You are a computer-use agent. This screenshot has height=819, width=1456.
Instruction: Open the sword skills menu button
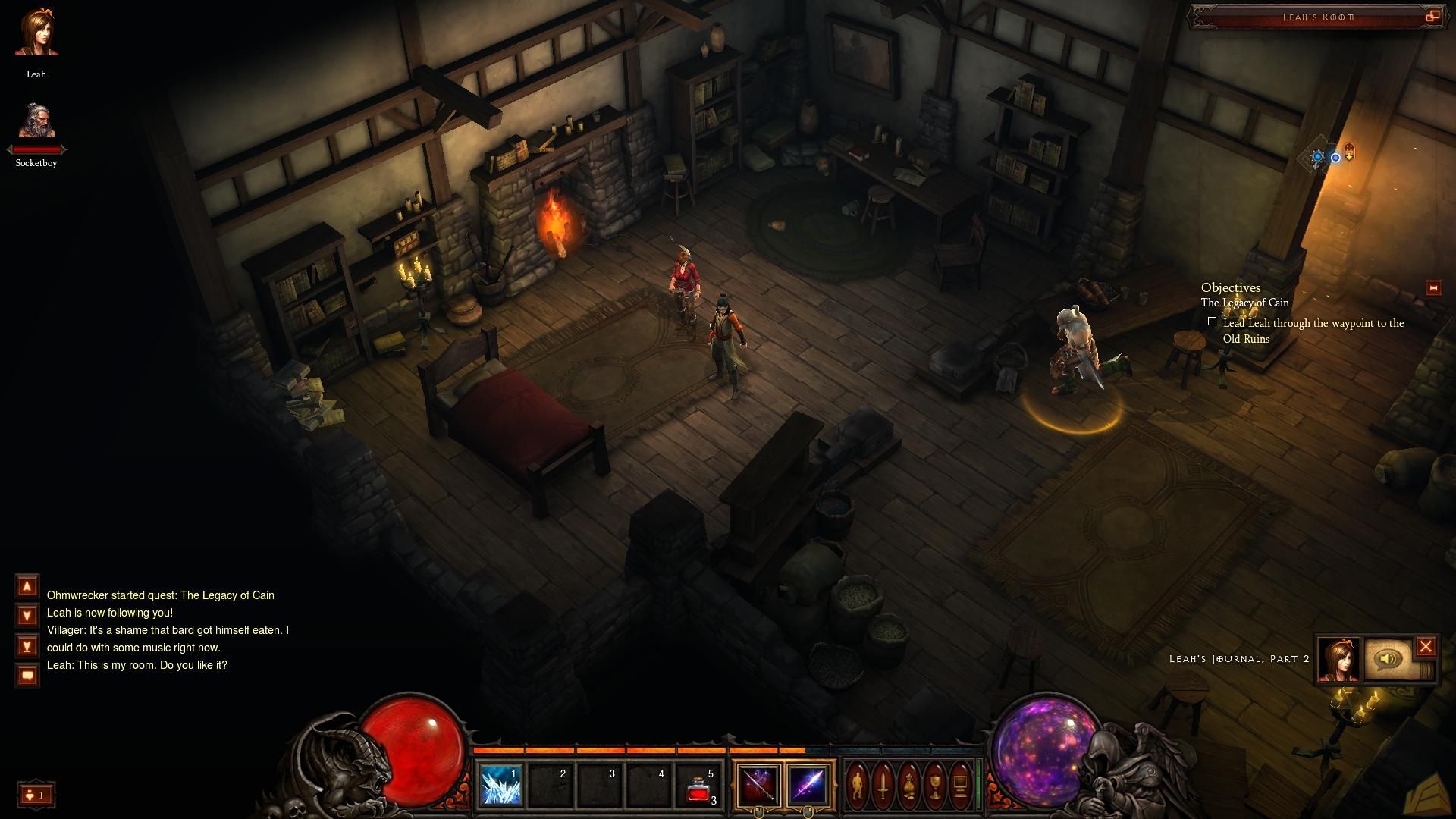tap(883, 786)
